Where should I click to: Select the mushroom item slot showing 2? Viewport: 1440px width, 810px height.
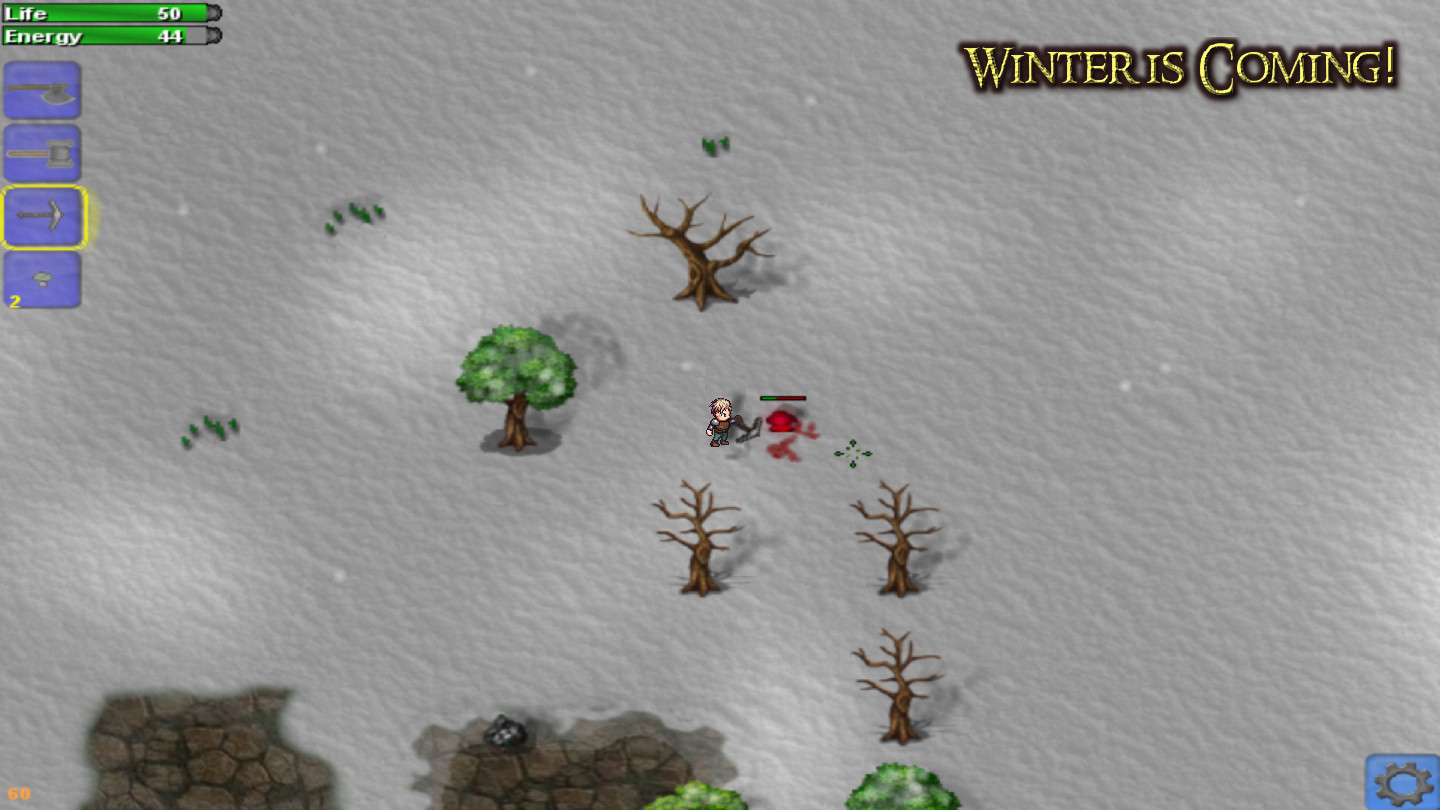pos(42,280)
